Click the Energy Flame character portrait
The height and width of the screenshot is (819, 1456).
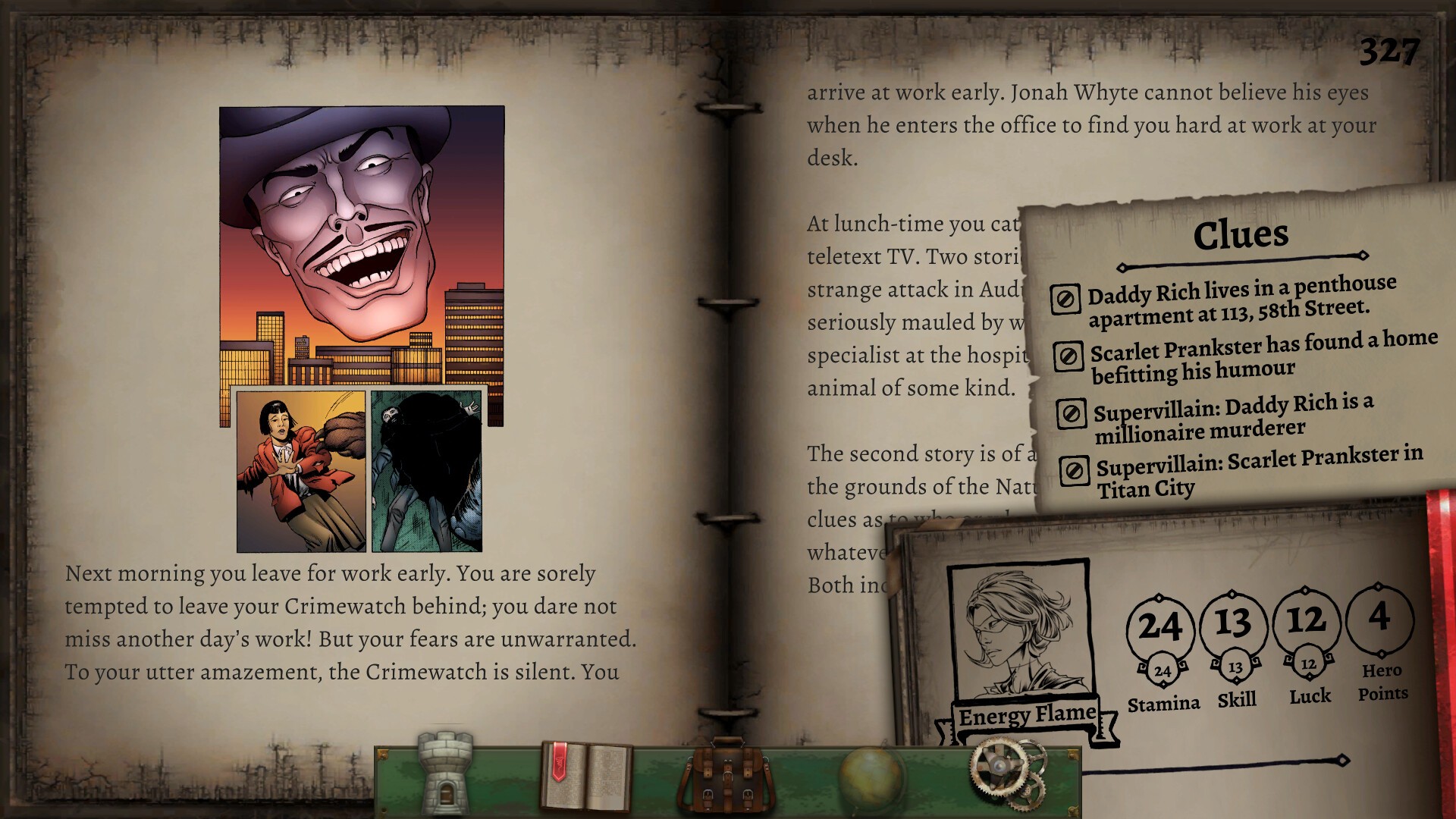(x=1019, y=631)
